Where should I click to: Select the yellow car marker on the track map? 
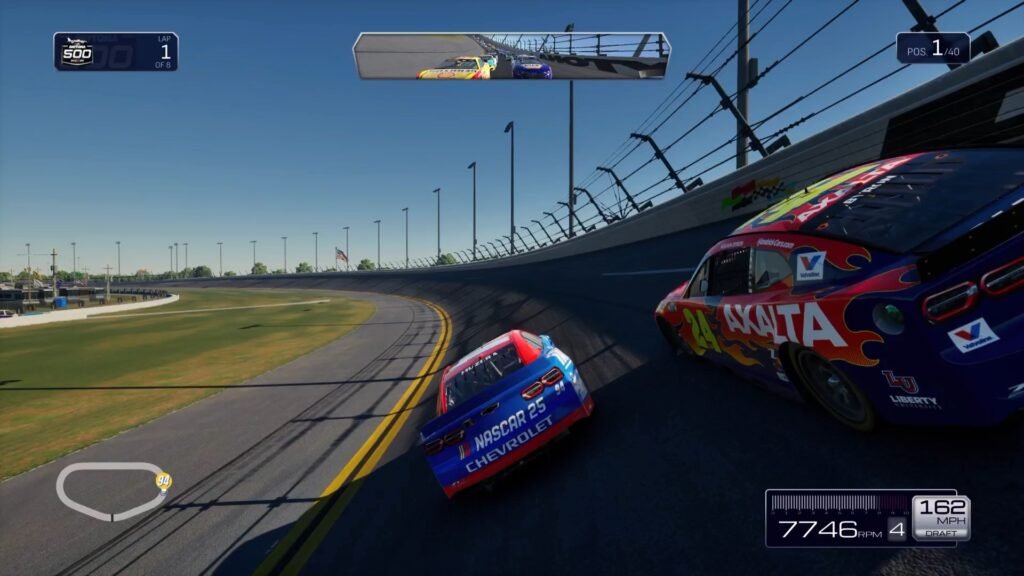point(163,481)
